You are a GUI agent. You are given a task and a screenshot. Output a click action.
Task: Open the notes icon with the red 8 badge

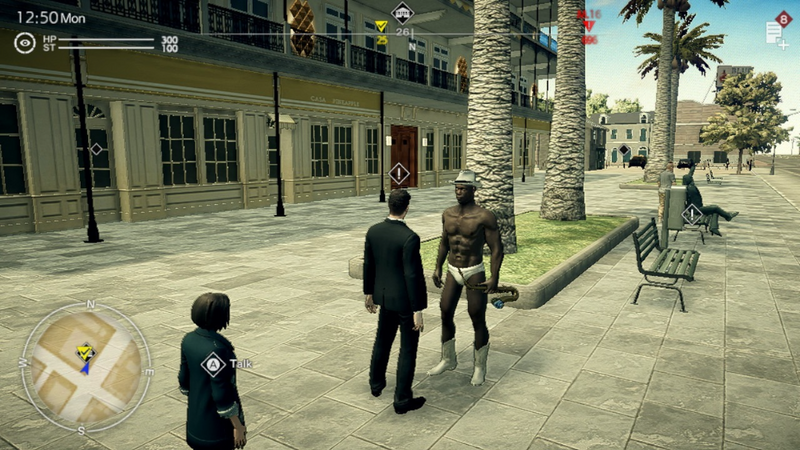click(x=776, y=31)
